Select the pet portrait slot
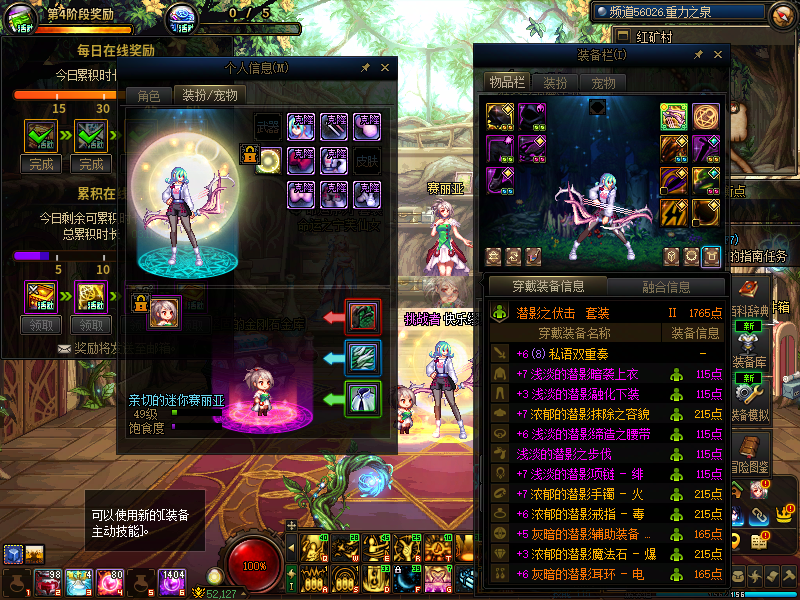Screen dimensions: 800x600 pos(163,311)
